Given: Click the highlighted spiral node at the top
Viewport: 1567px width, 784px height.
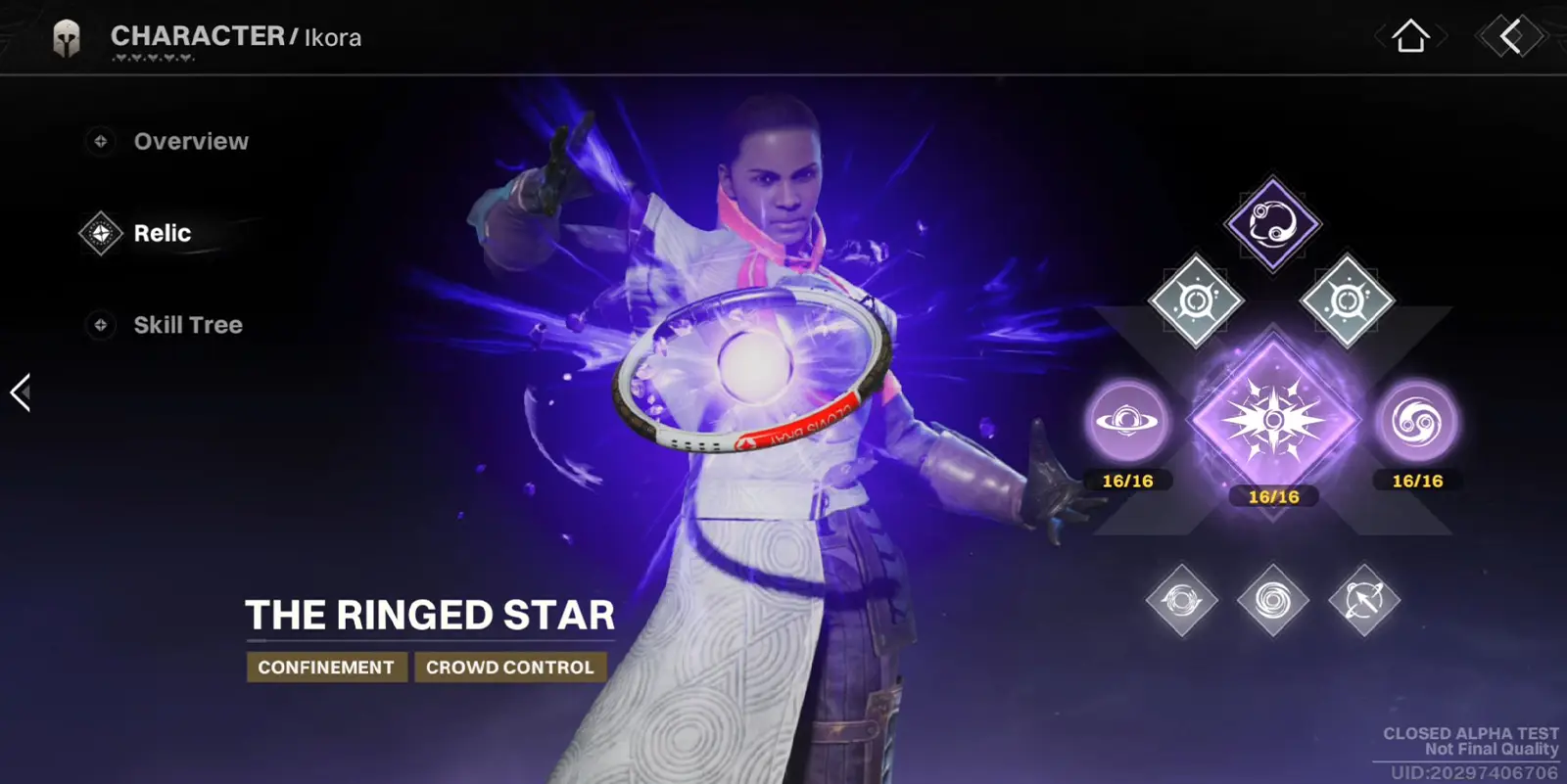Looking at the screenshot, I should pos(1273,225).
